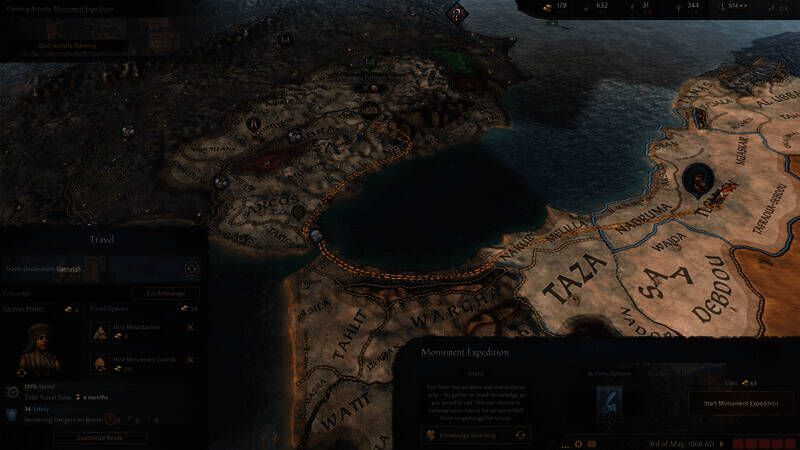Click the Entourage button in Travel panel
This screenshot has width=800, height=450.
(x=166, y=293)
